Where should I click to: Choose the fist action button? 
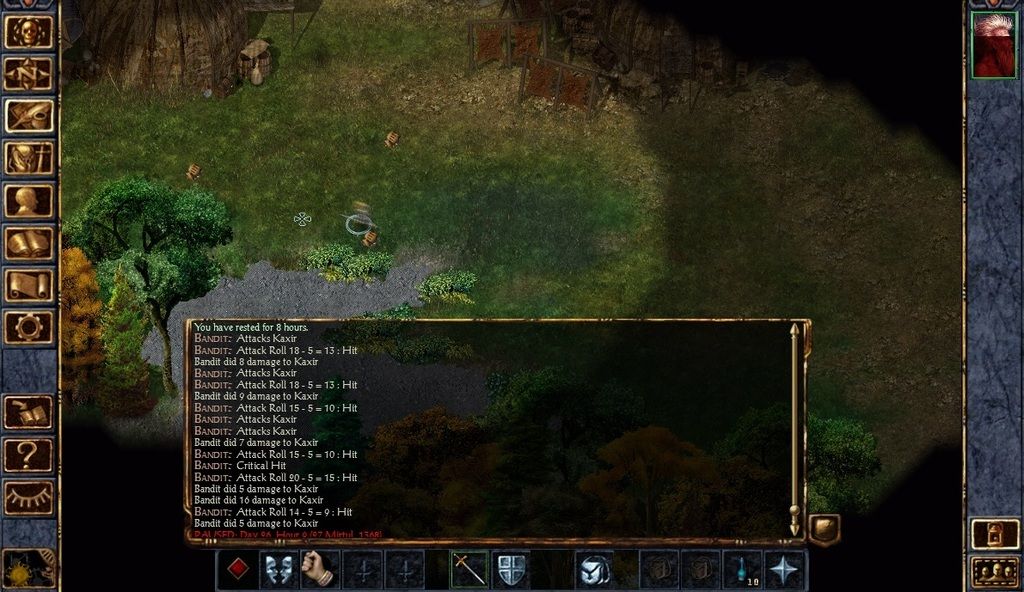click(x=320, y=569)
